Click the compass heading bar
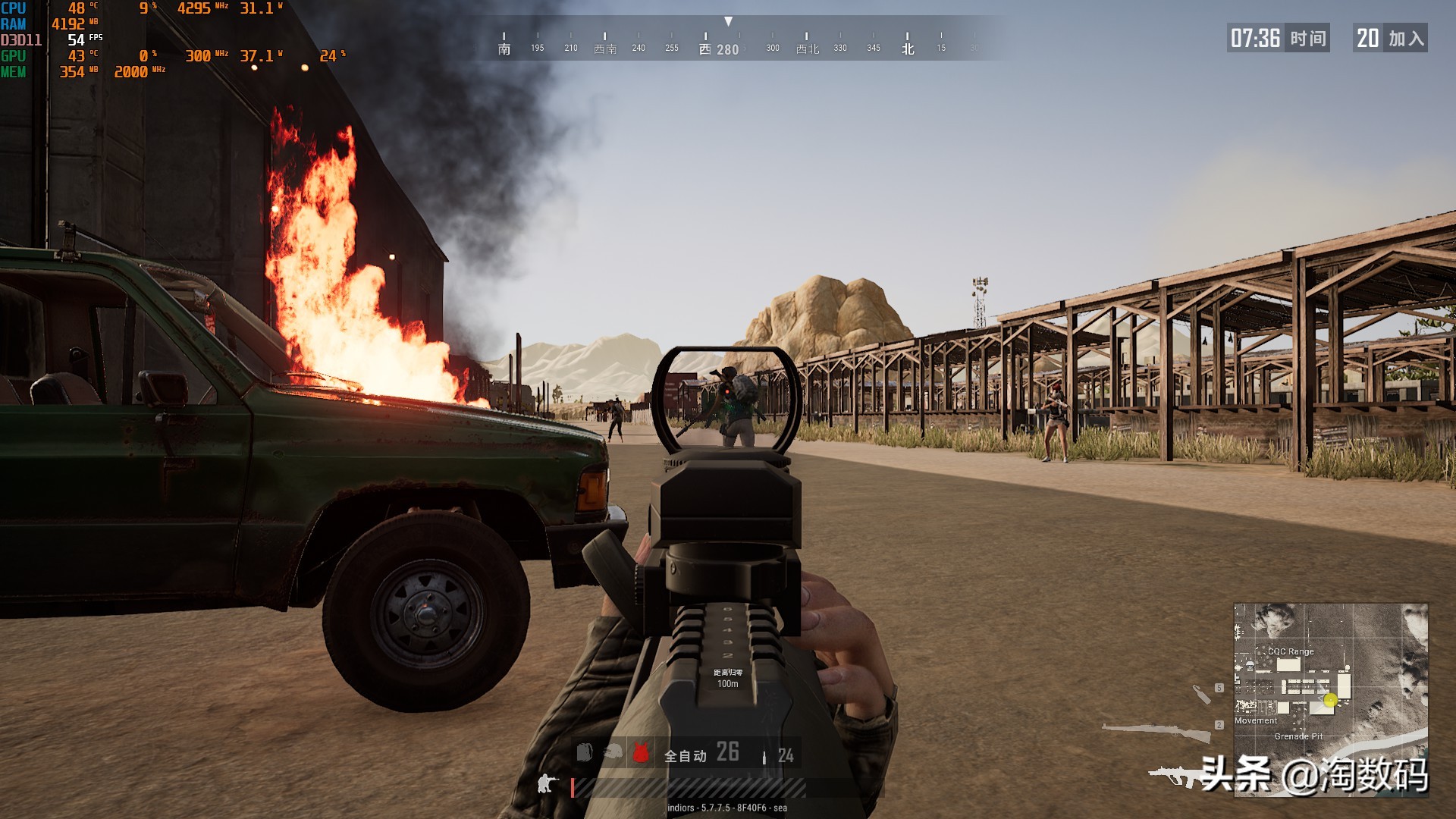 [728, 42]
